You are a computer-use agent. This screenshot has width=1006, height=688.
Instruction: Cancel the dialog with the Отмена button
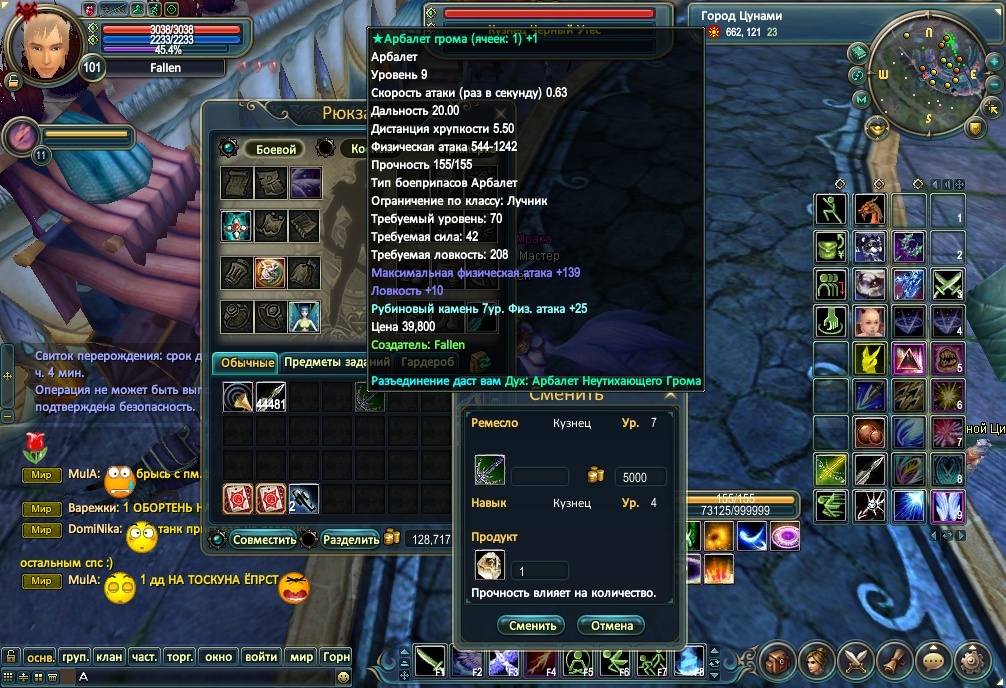(611, 626)
